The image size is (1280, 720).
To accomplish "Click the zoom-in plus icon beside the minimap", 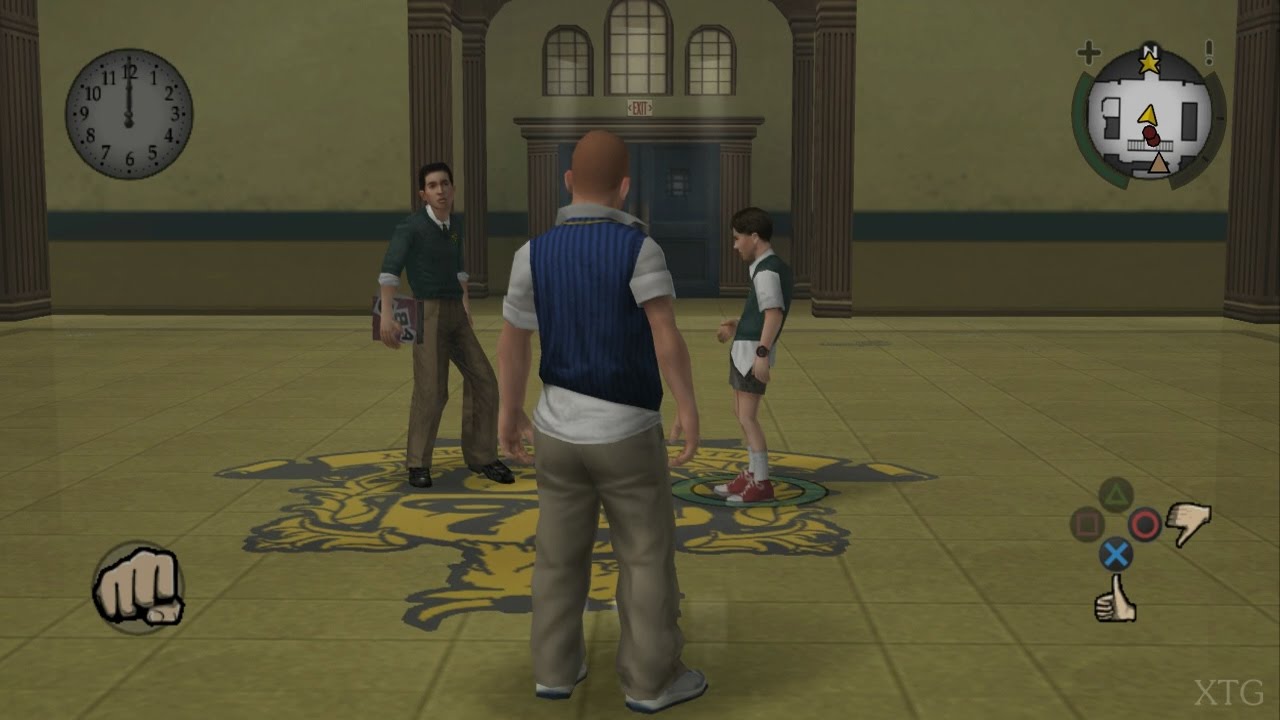I will coord(1088,52).
